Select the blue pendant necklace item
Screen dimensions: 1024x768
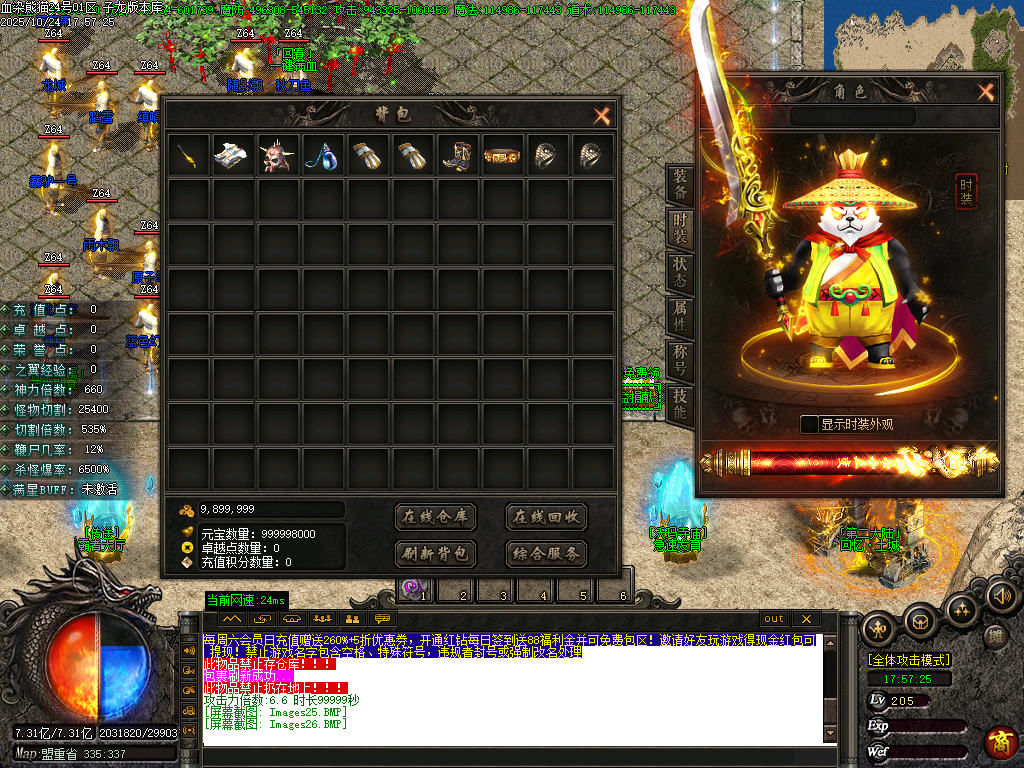[323, 156]
